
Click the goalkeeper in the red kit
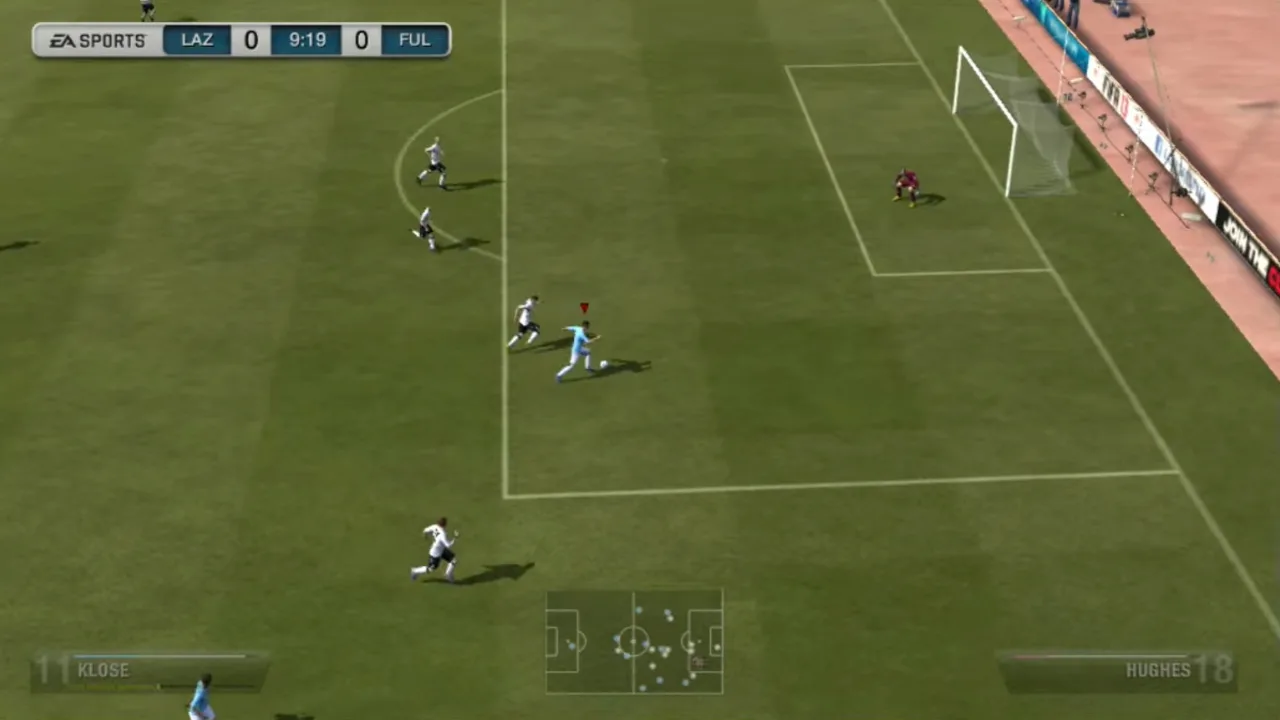[908, 185]
